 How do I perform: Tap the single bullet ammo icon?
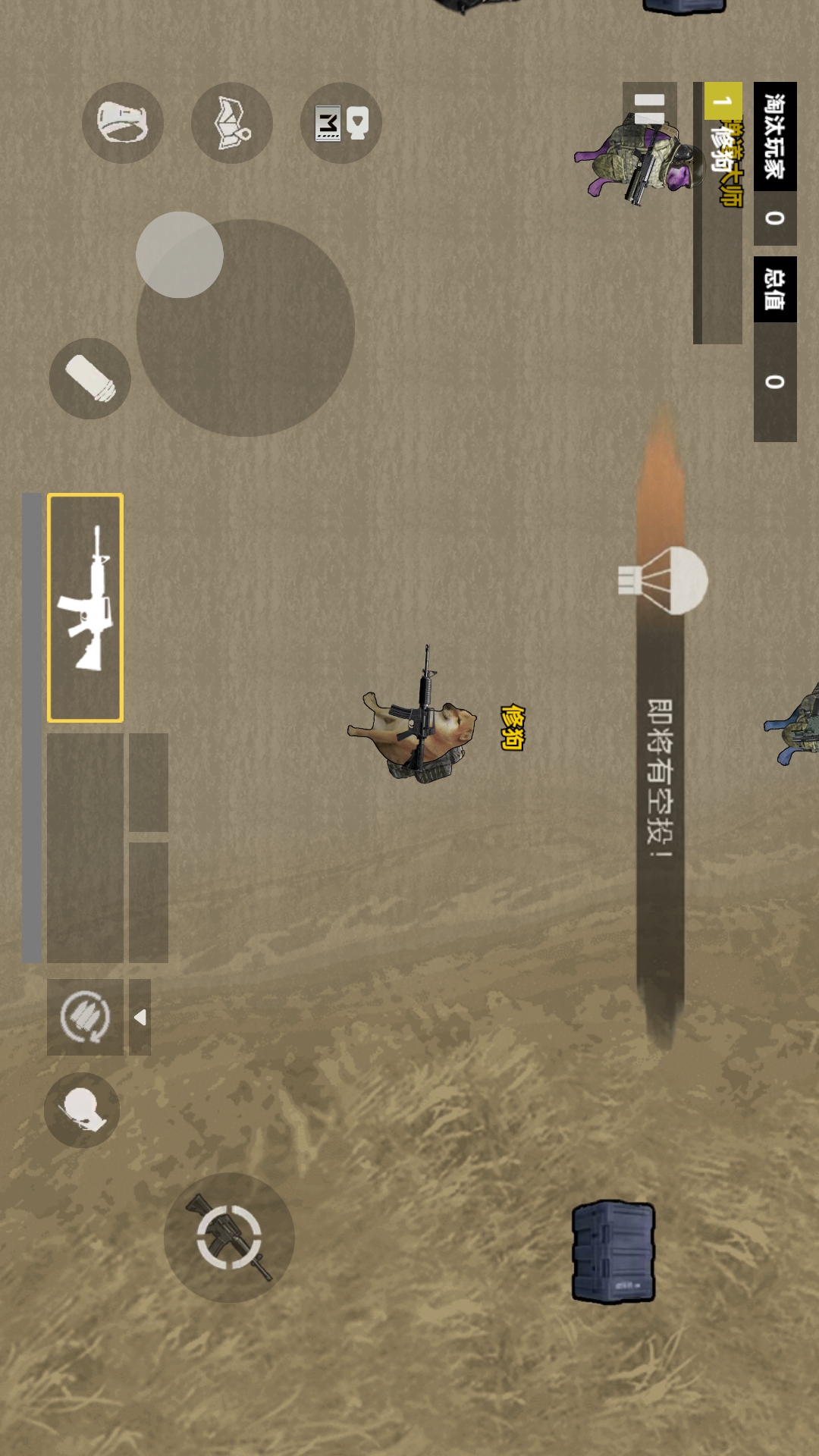click(x=90, y=378)
